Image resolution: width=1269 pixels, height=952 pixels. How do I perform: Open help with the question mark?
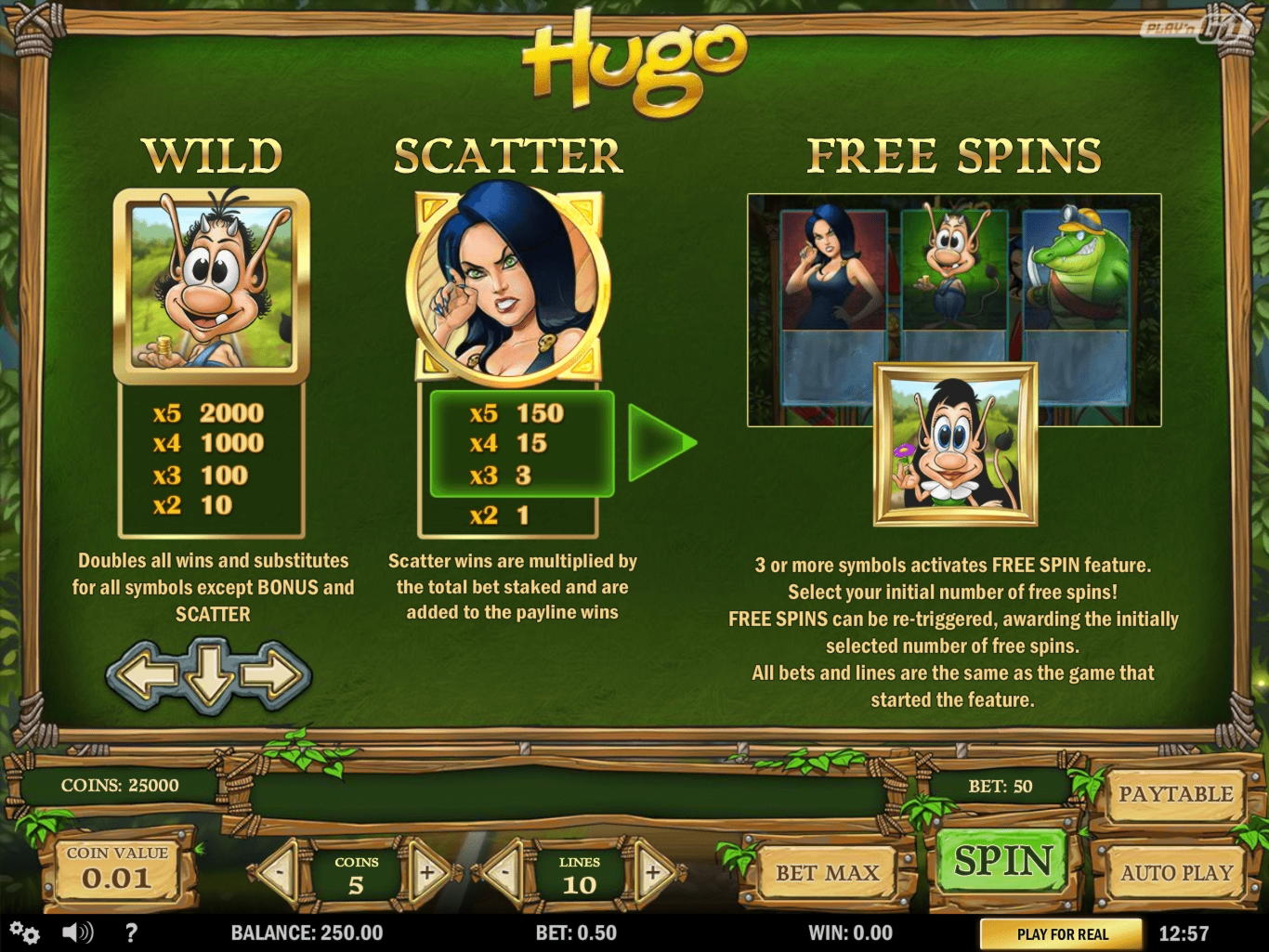(131, 932)
